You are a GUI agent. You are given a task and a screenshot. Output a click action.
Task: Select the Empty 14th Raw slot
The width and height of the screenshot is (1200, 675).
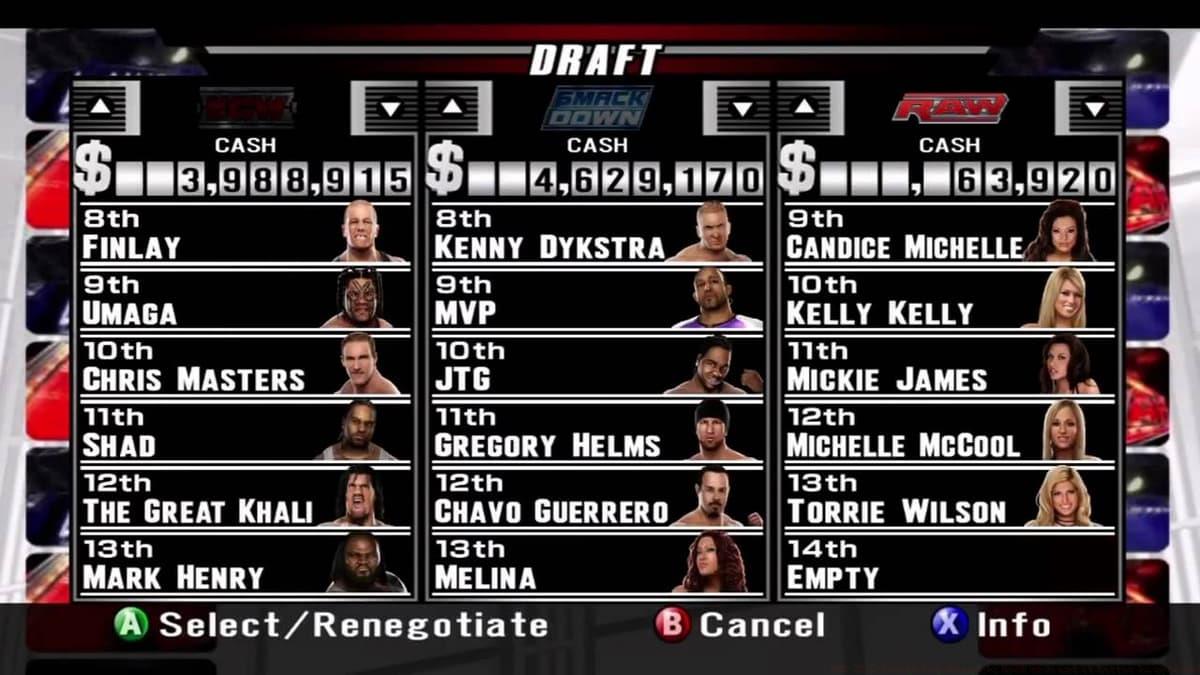click(x=948, y=563)
